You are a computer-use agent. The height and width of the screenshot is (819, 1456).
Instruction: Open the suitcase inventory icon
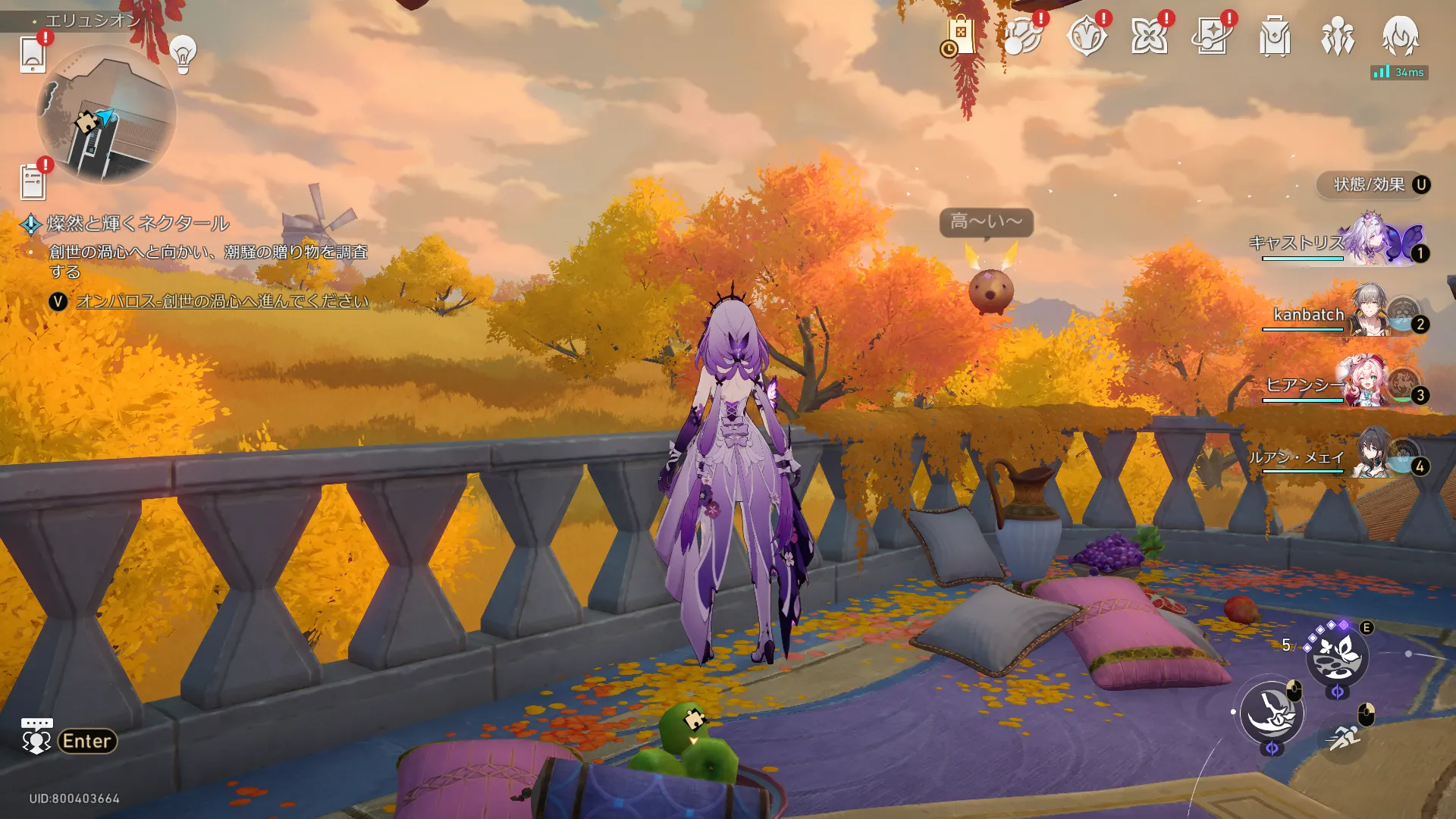[x=1275, y=36]
